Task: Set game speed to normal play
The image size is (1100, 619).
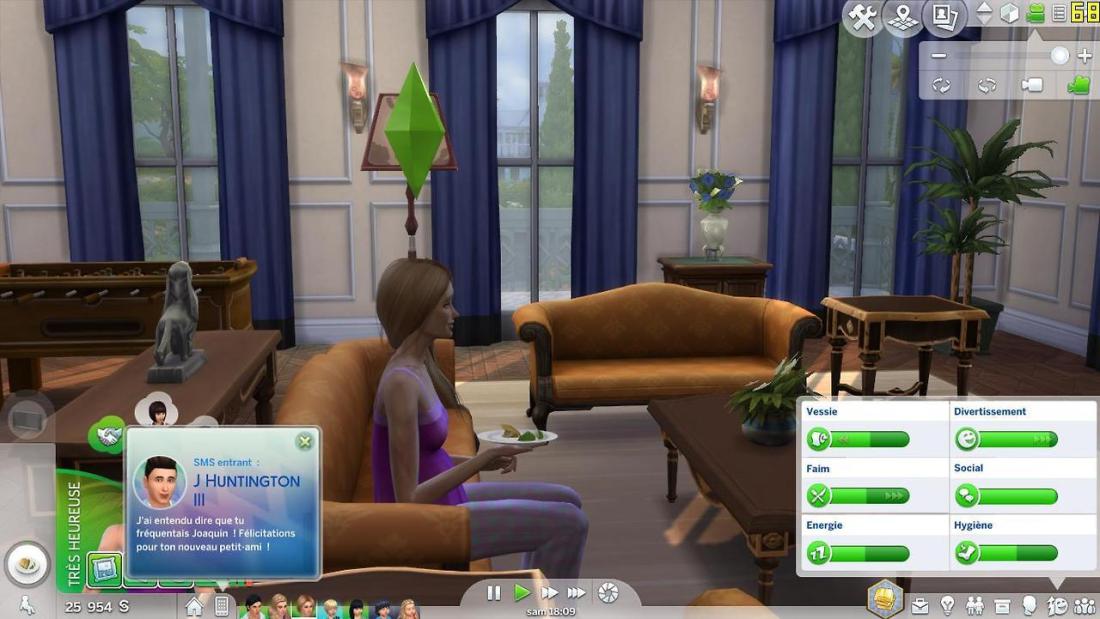Action: click(x=521, y=593)
